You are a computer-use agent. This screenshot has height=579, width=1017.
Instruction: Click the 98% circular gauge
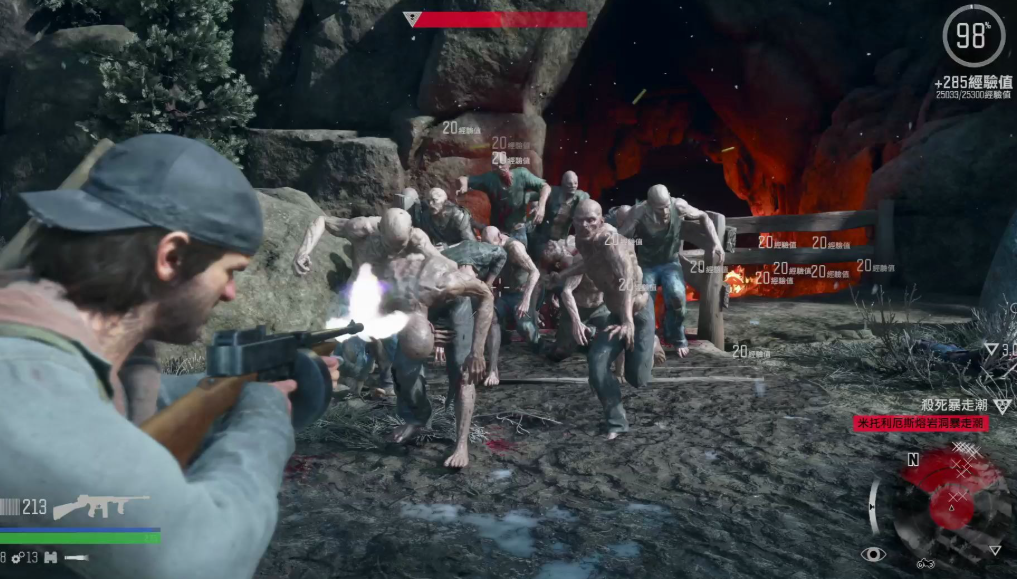tap(972, 37)
